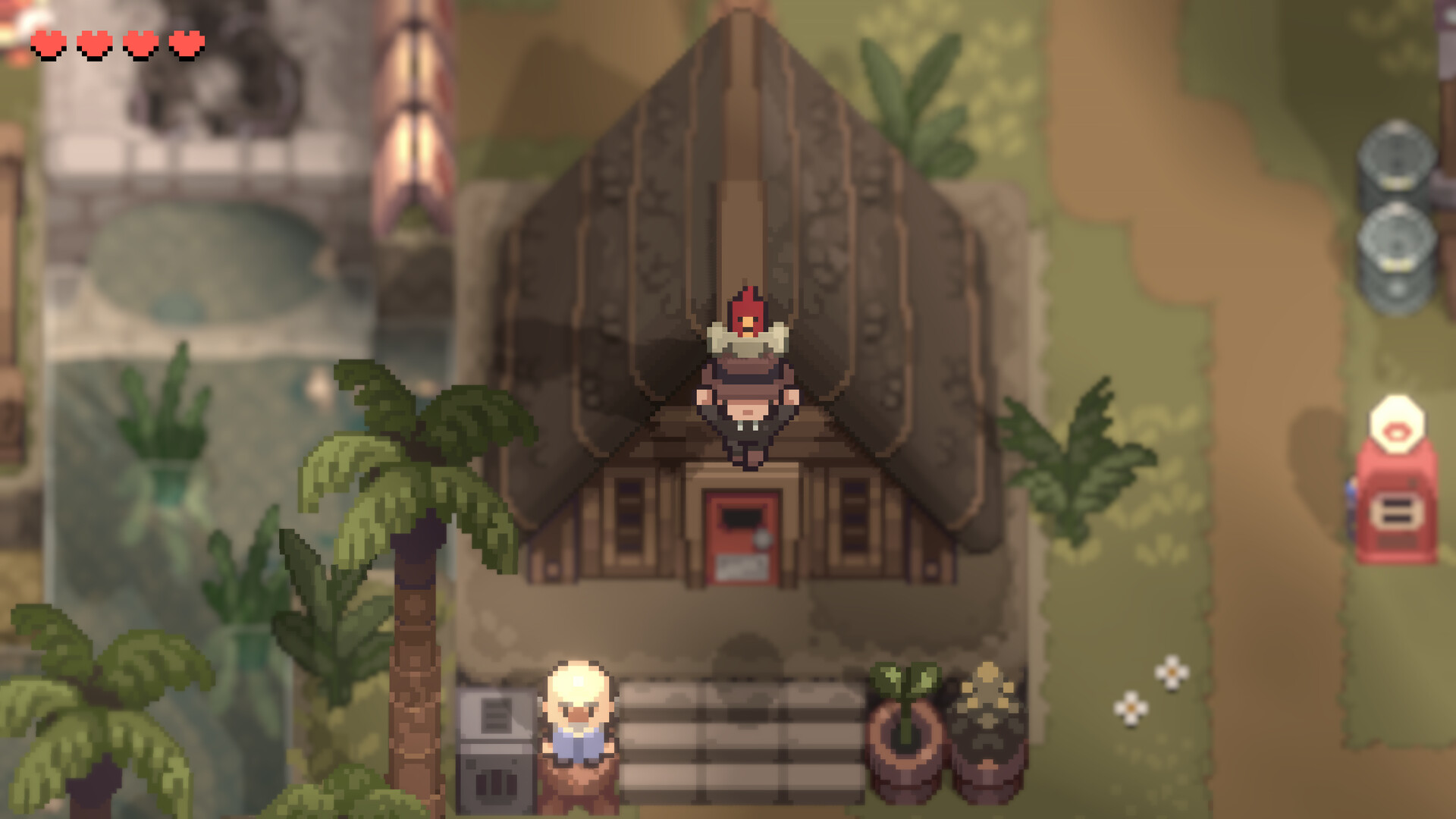Click the first heart in the health bar
The width and height of the screenshot is (1456, 819).
click(x=48, y=43)
